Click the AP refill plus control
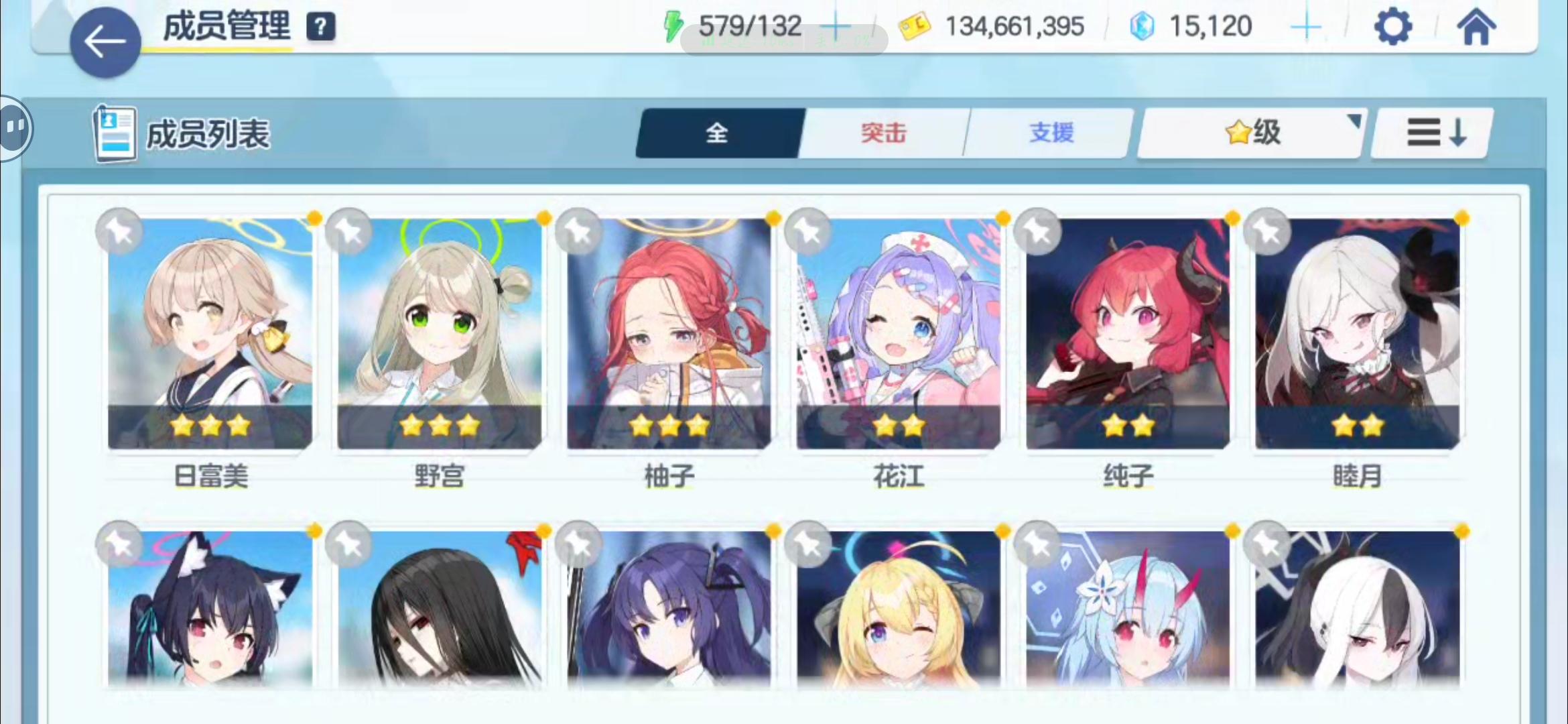The image size is (1568, 724). [835, 25]
